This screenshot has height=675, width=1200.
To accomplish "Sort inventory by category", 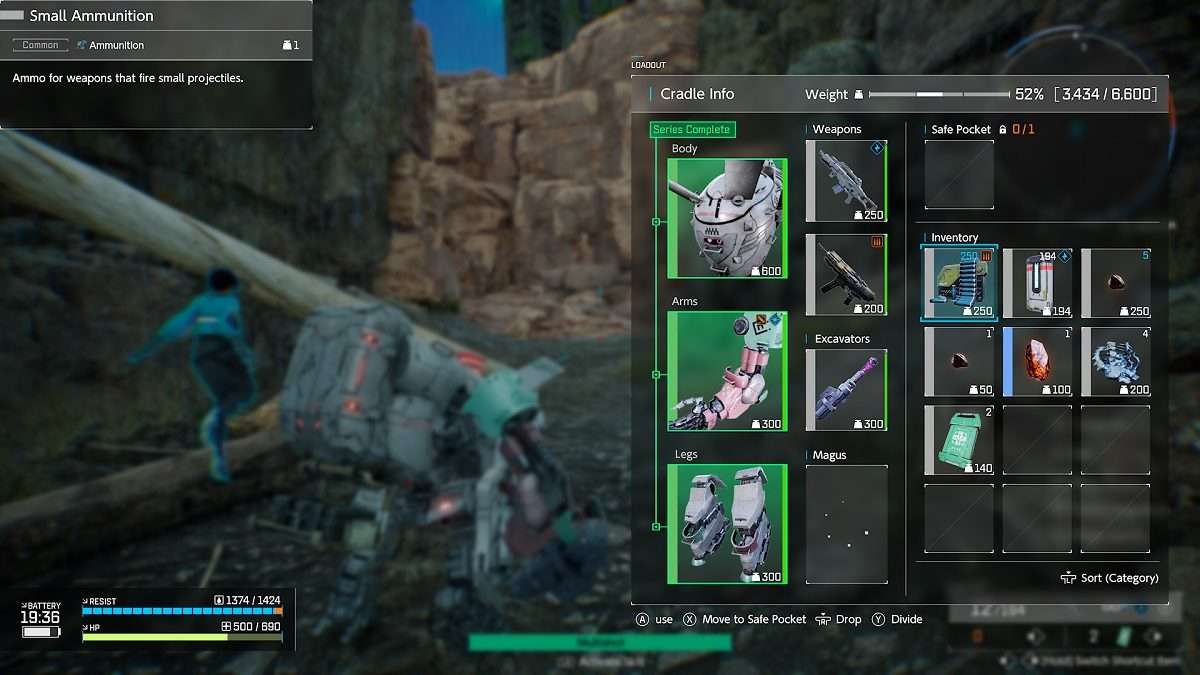I will click(x=1110, y=578).
